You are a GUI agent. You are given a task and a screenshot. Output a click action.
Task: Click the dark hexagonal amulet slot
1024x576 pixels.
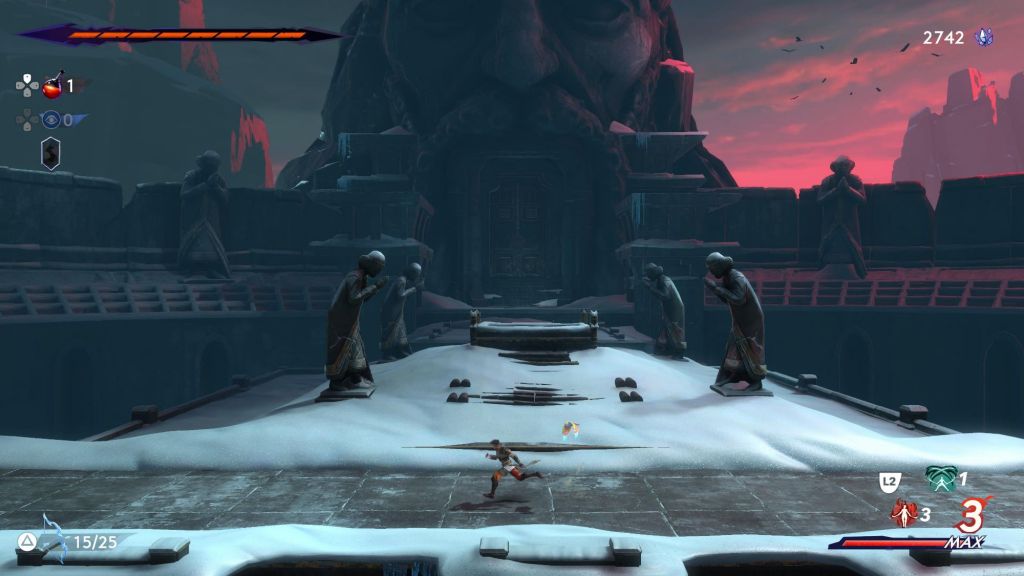click(50, 153)
